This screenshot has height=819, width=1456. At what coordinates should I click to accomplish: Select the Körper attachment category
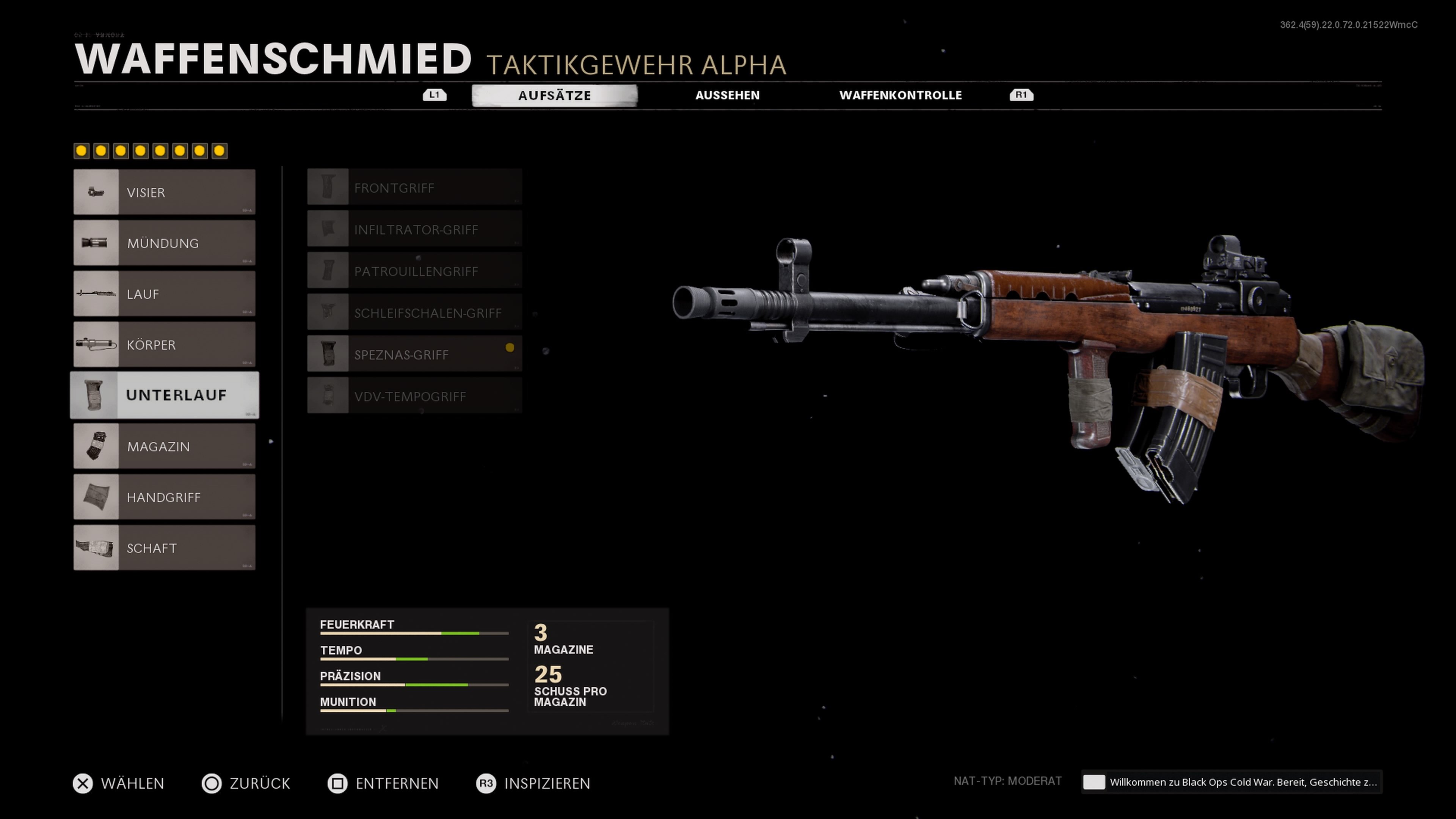[164, 345]
